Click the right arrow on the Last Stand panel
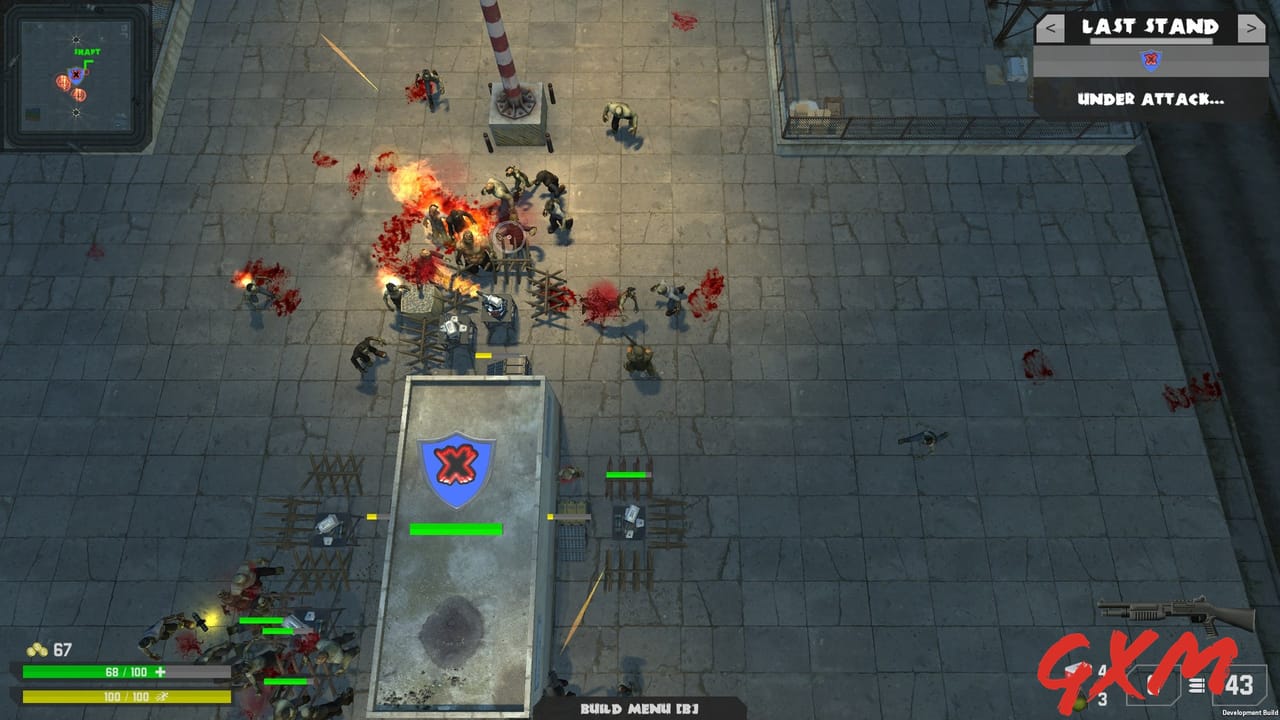The height and width of the screenshot is (720, 1280). [1251, 27]
